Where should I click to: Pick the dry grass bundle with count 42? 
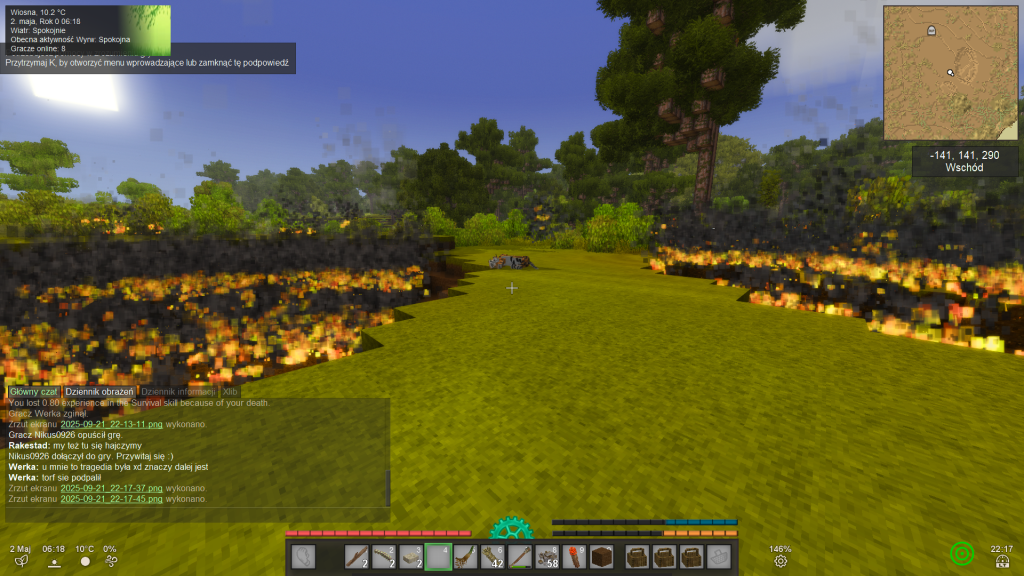[x=492, y=557]
